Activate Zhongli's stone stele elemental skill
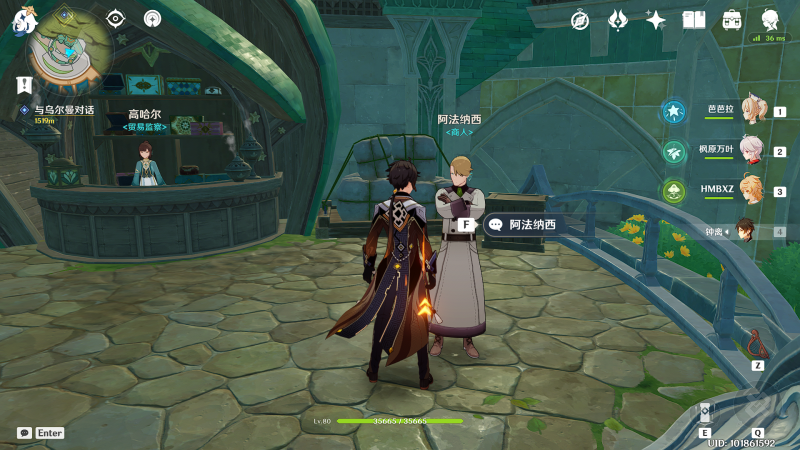The image size is (800, 450). tap(705, 414)
